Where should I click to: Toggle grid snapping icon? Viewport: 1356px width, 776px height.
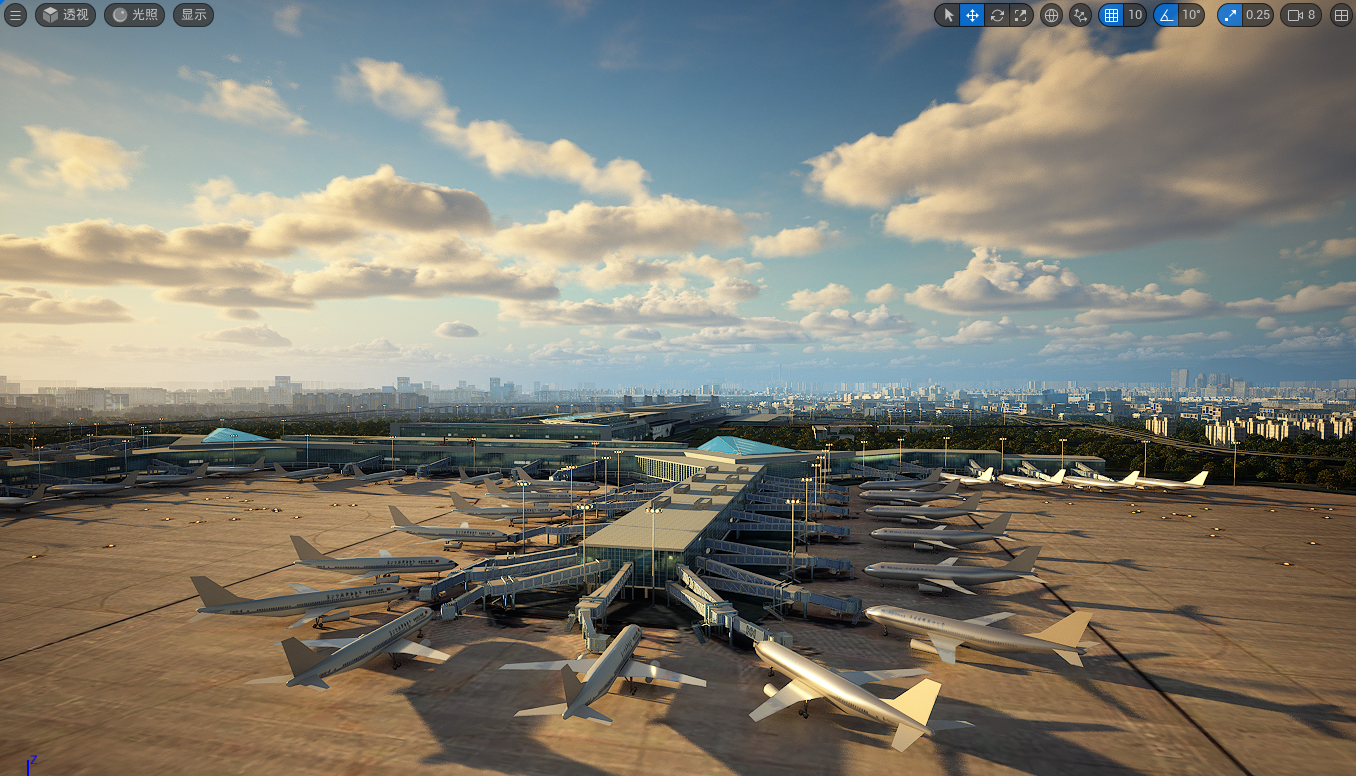click(1111, 15)
